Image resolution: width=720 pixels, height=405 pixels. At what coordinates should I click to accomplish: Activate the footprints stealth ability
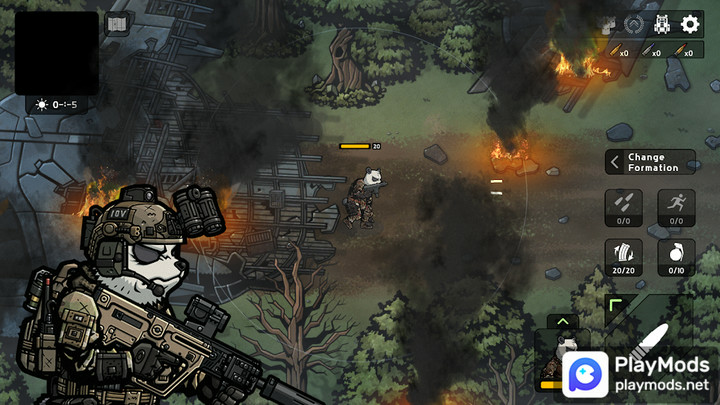pos(624,207)
